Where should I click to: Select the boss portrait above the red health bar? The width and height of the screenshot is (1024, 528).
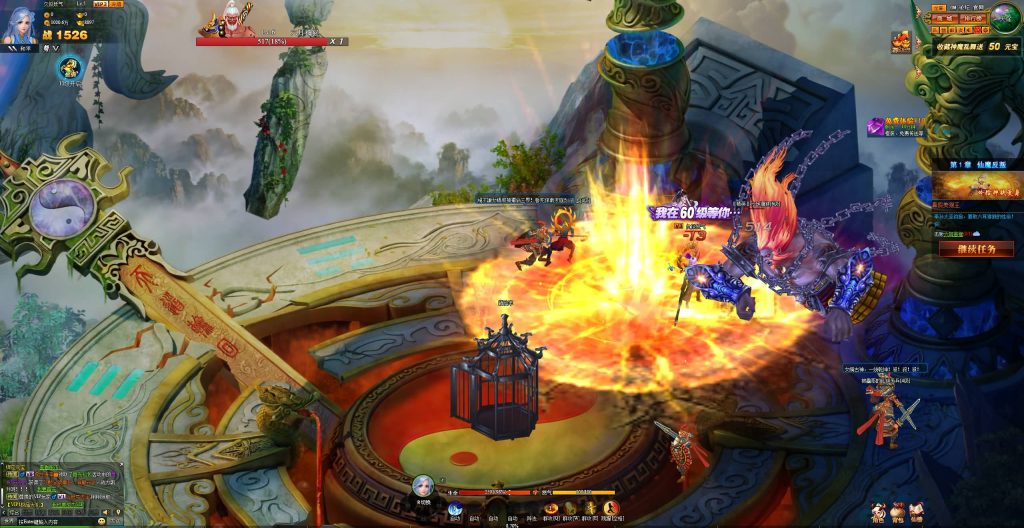[225, 22]
